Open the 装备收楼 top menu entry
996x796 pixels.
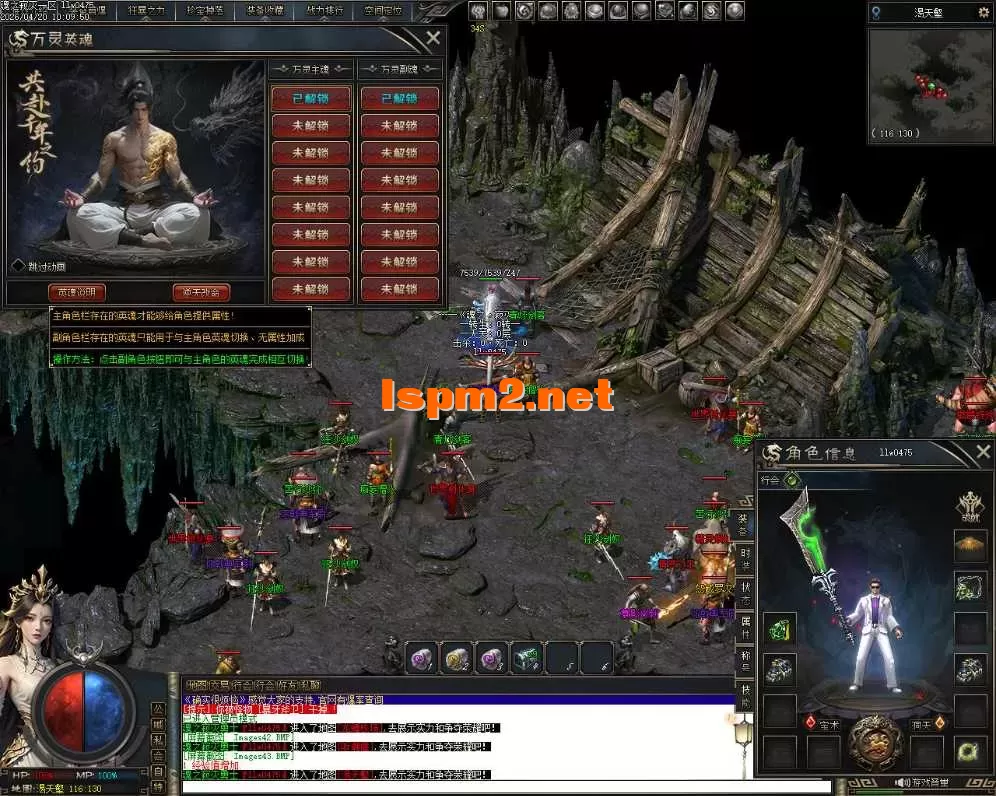(264, 11)
